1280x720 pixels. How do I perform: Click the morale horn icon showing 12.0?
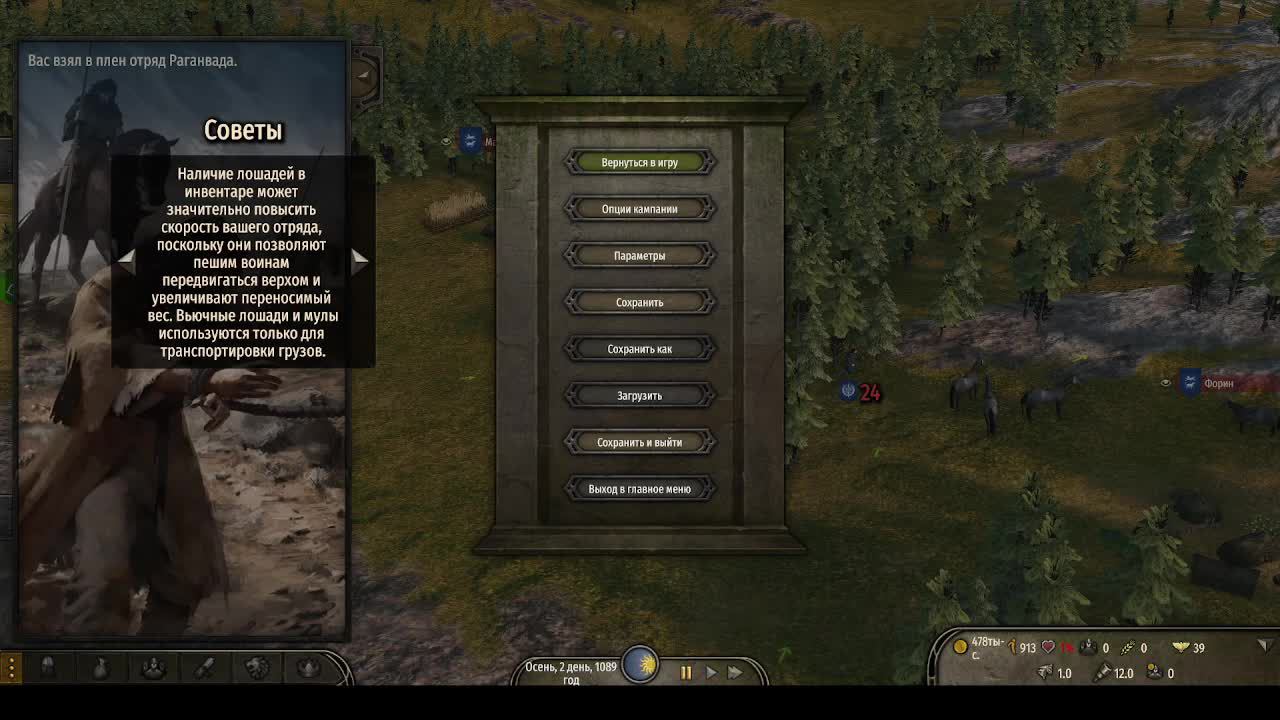click(1105, 672)
